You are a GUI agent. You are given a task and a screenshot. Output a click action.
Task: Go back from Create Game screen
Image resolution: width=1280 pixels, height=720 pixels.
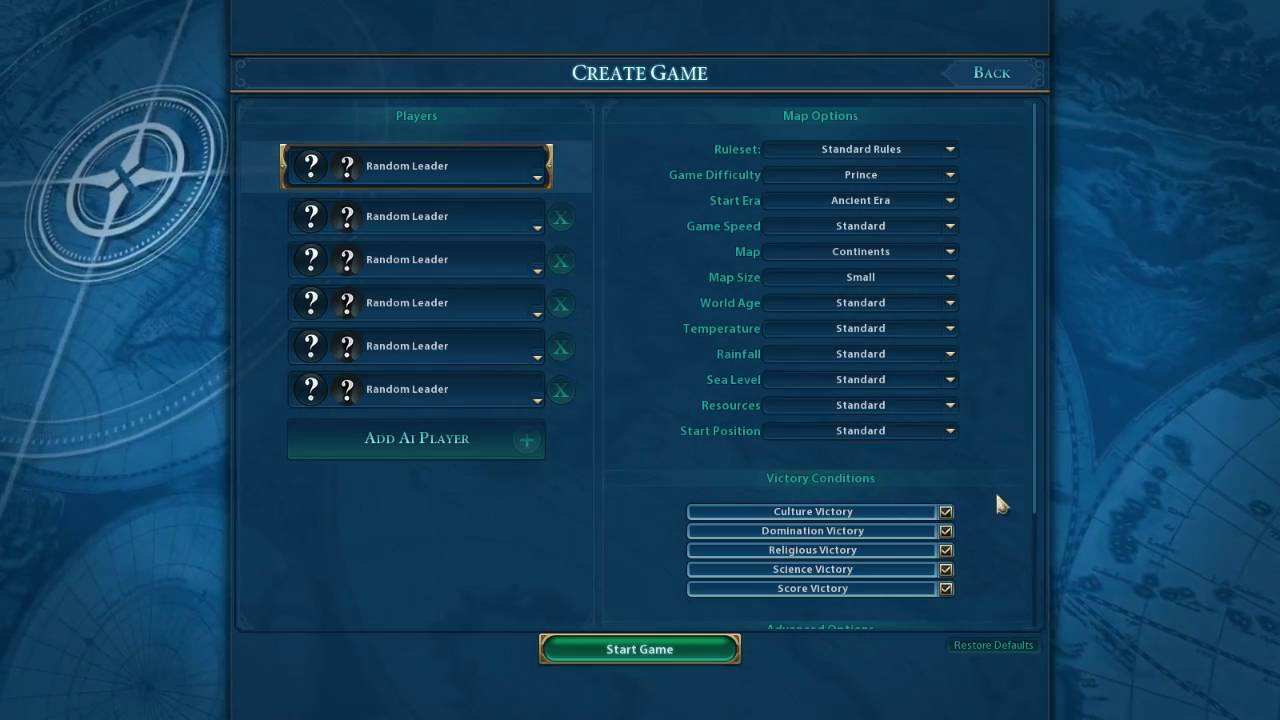pos(991,73)
